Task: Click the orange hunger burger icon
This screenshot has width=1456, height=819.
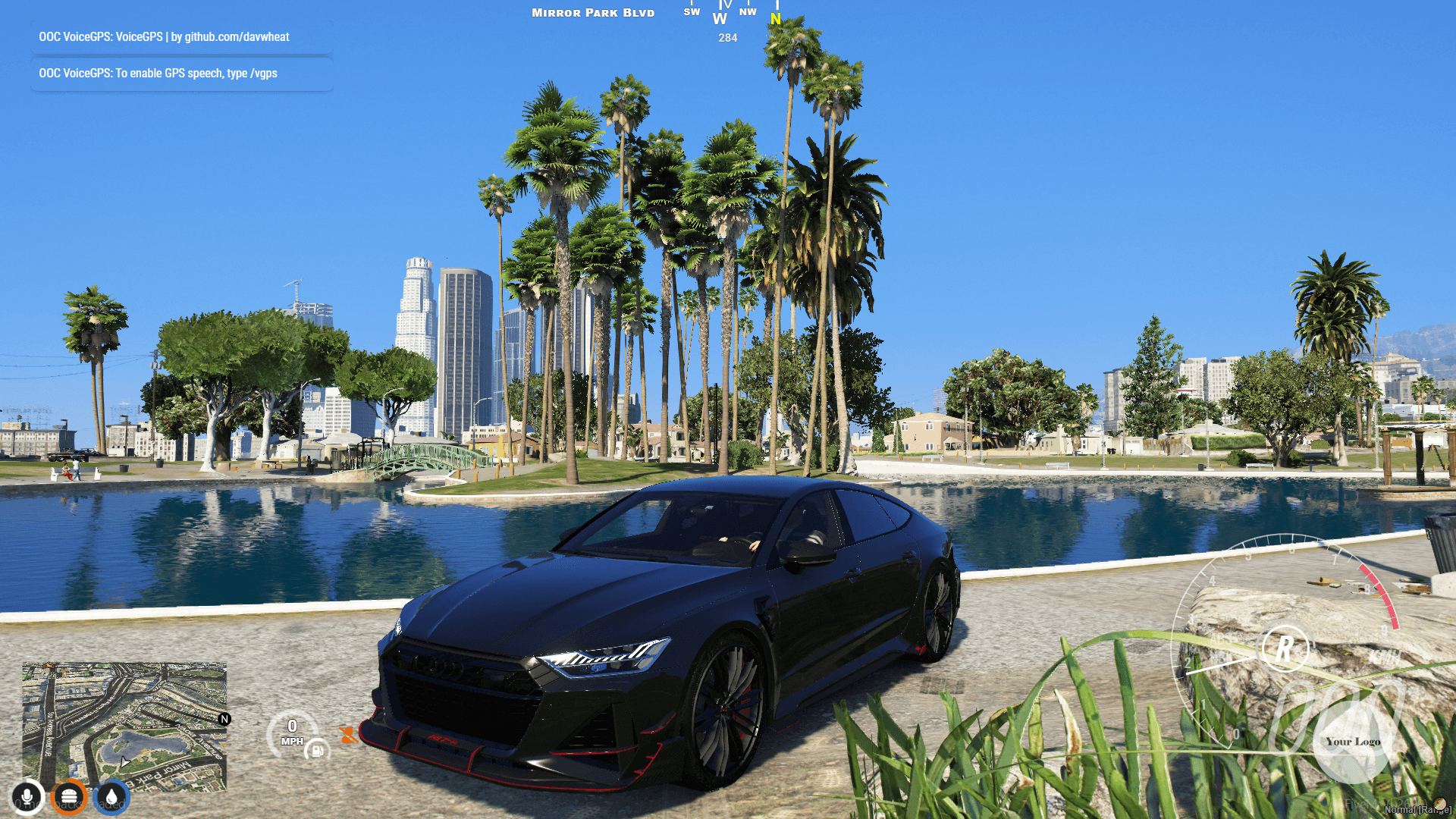Action: pos(70,796)
